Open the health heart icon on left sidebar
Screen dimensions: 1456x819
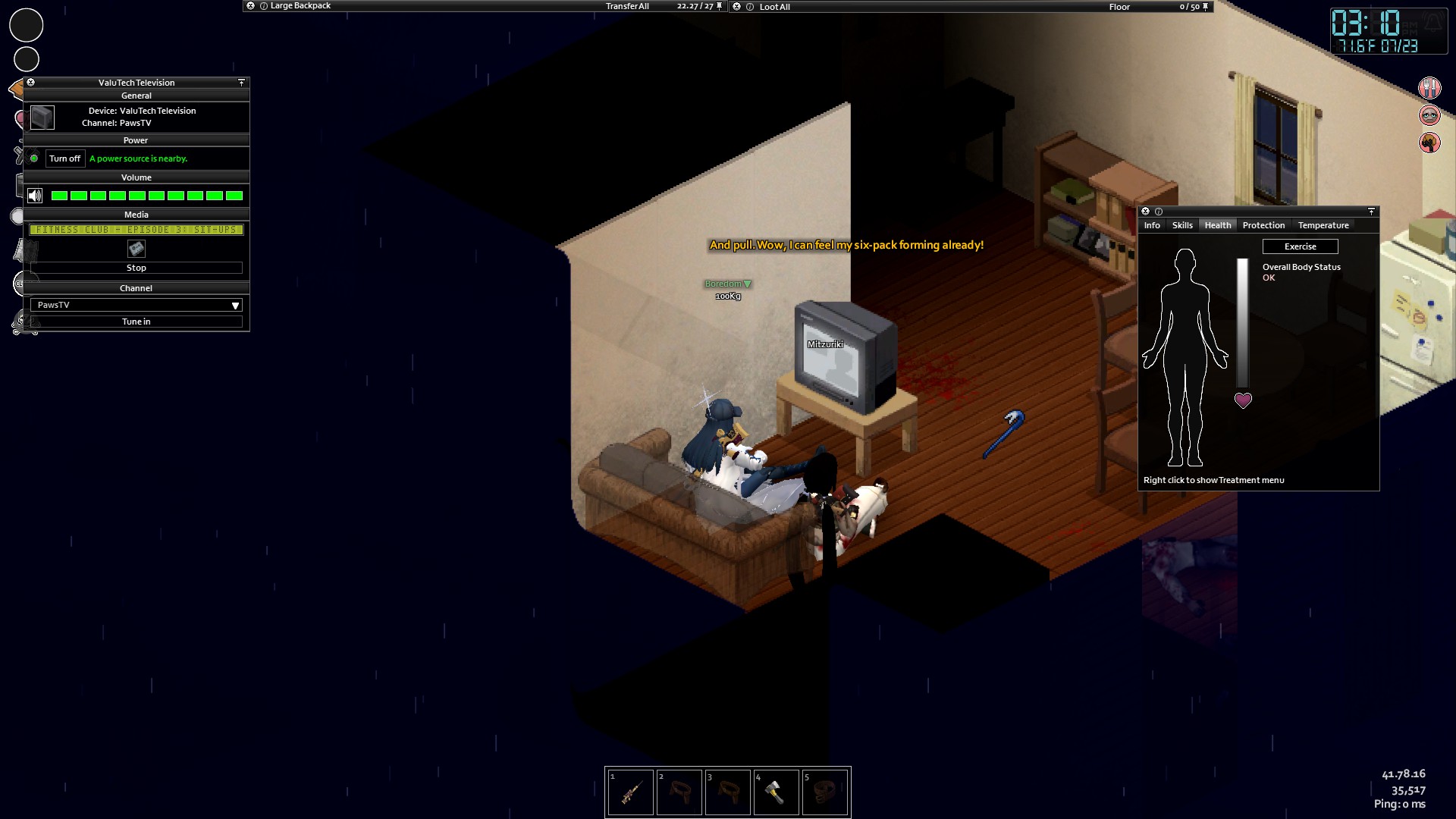[x=20, y=118]
